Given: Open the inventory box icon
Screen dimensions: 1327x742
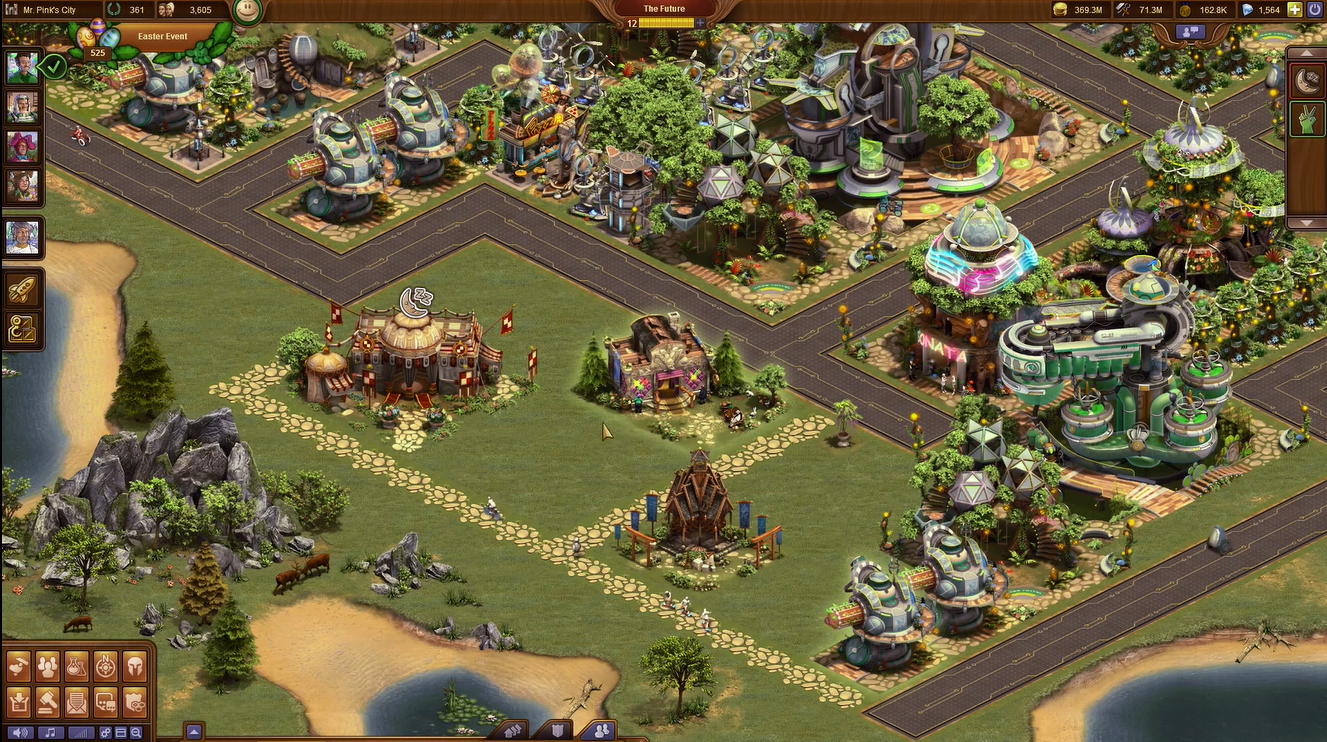Looking at the screenshot, I should [19, 701].
